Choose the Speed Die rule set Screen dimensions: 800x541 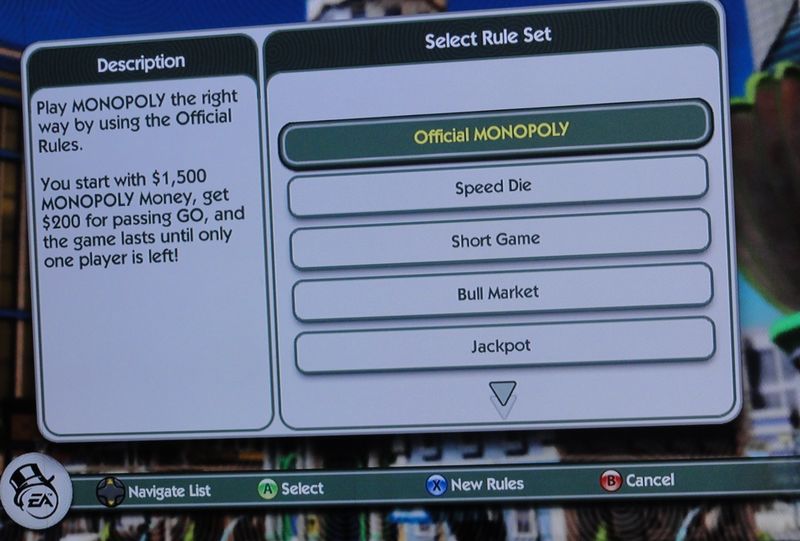[497, 186]
